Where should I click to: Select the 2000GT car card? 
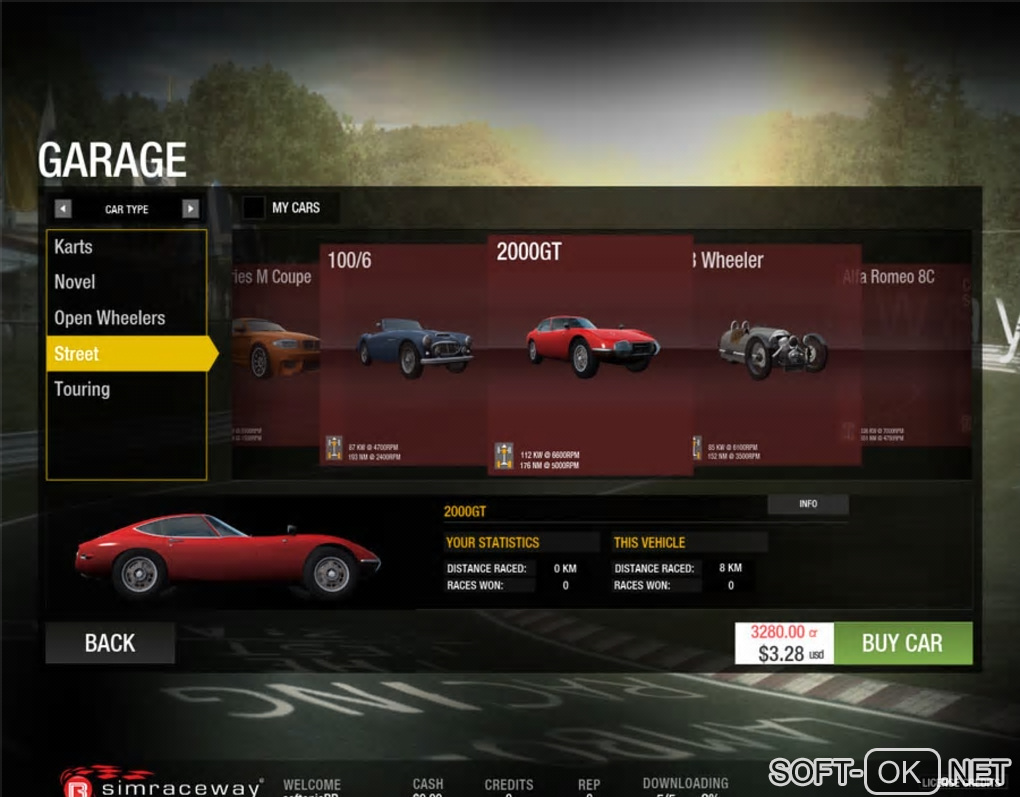590,350
